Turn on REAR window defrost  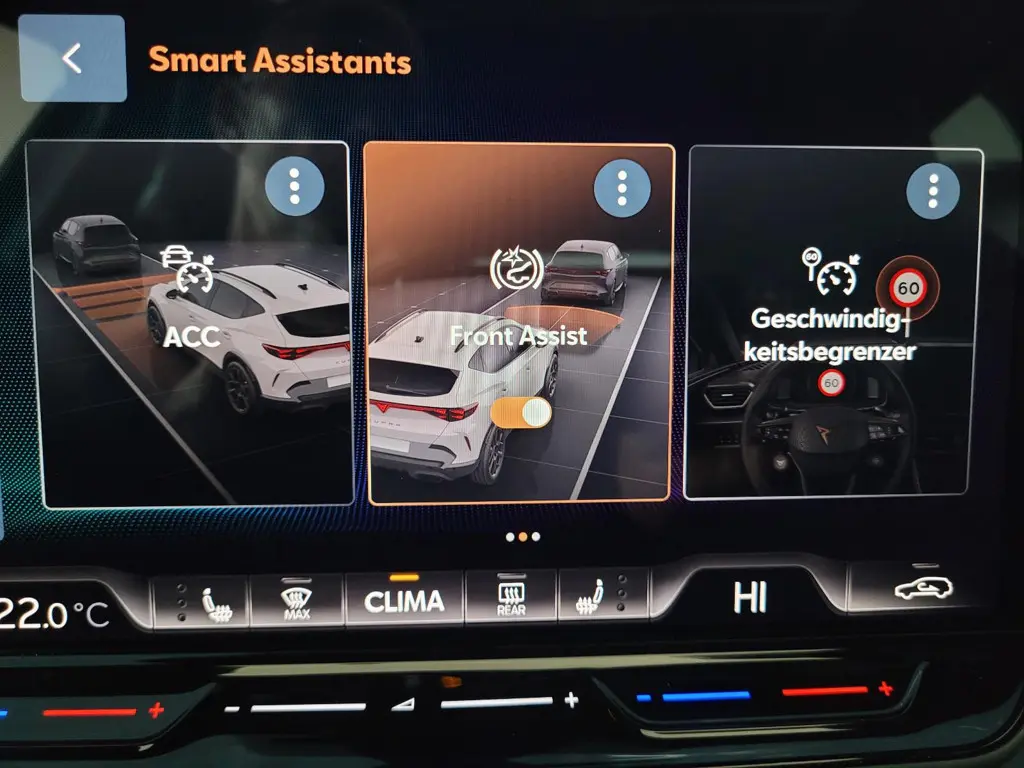(511, 600)
